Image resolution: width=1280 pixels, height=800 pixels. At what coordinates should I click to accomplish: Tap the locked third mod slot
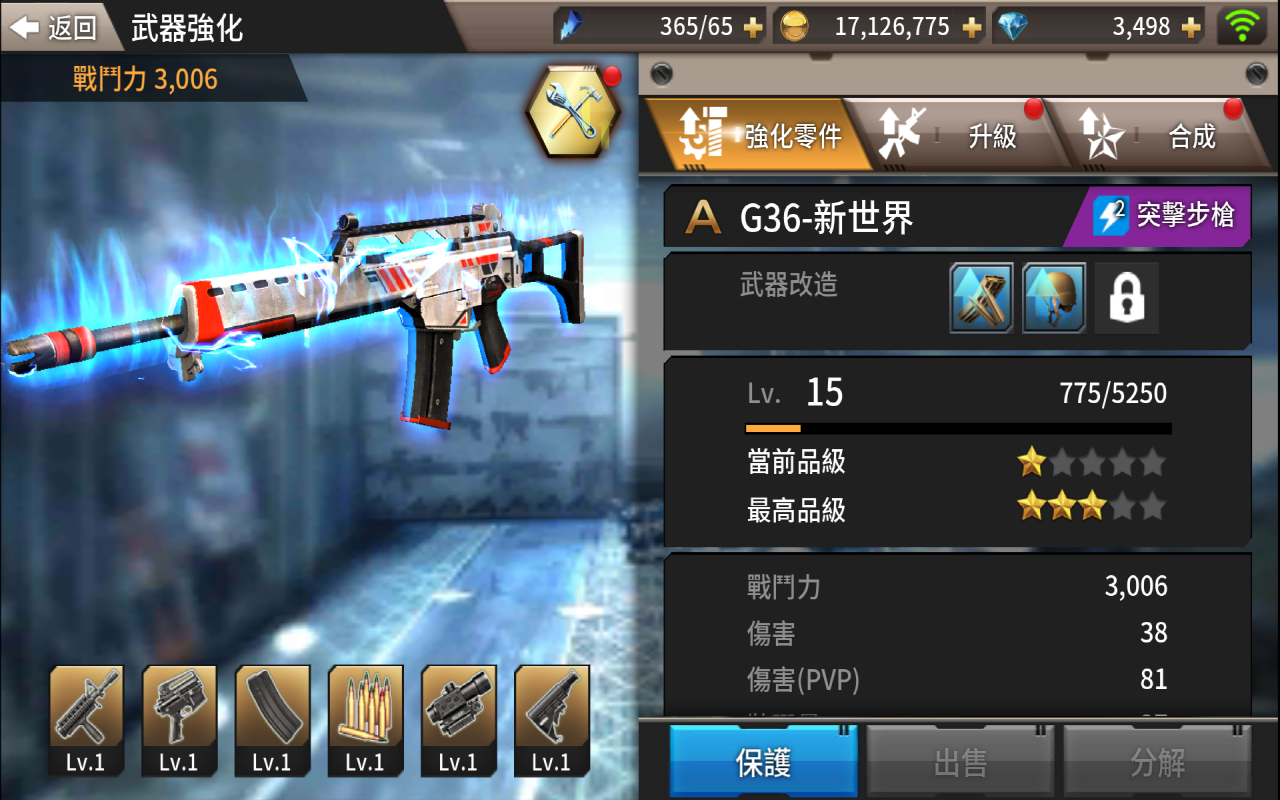(1126, 298)
